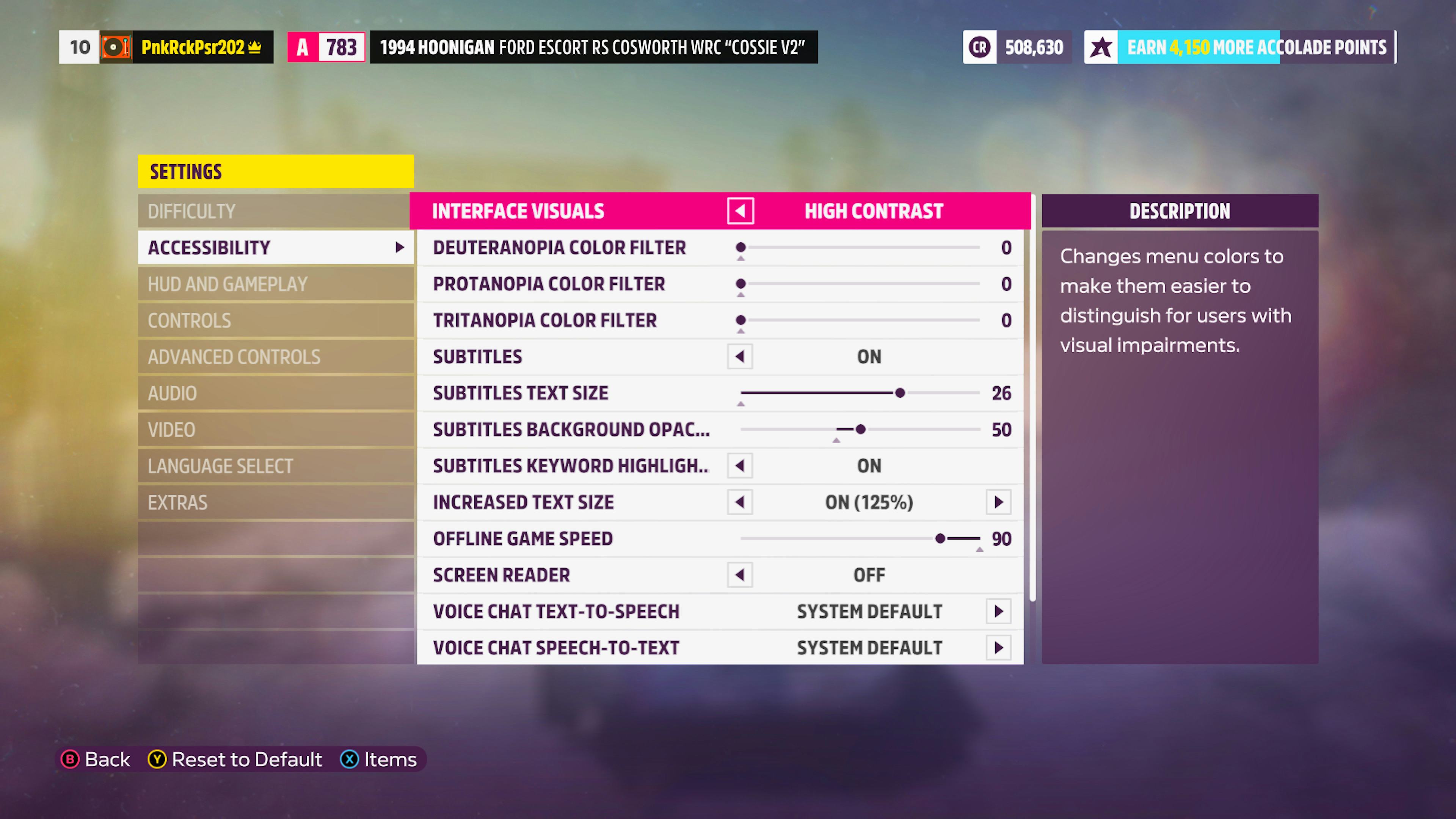This screenshot has width=1456, height=819.
Task: Select the HUD and Gameplay category
Action: click(x=275, y=284)
